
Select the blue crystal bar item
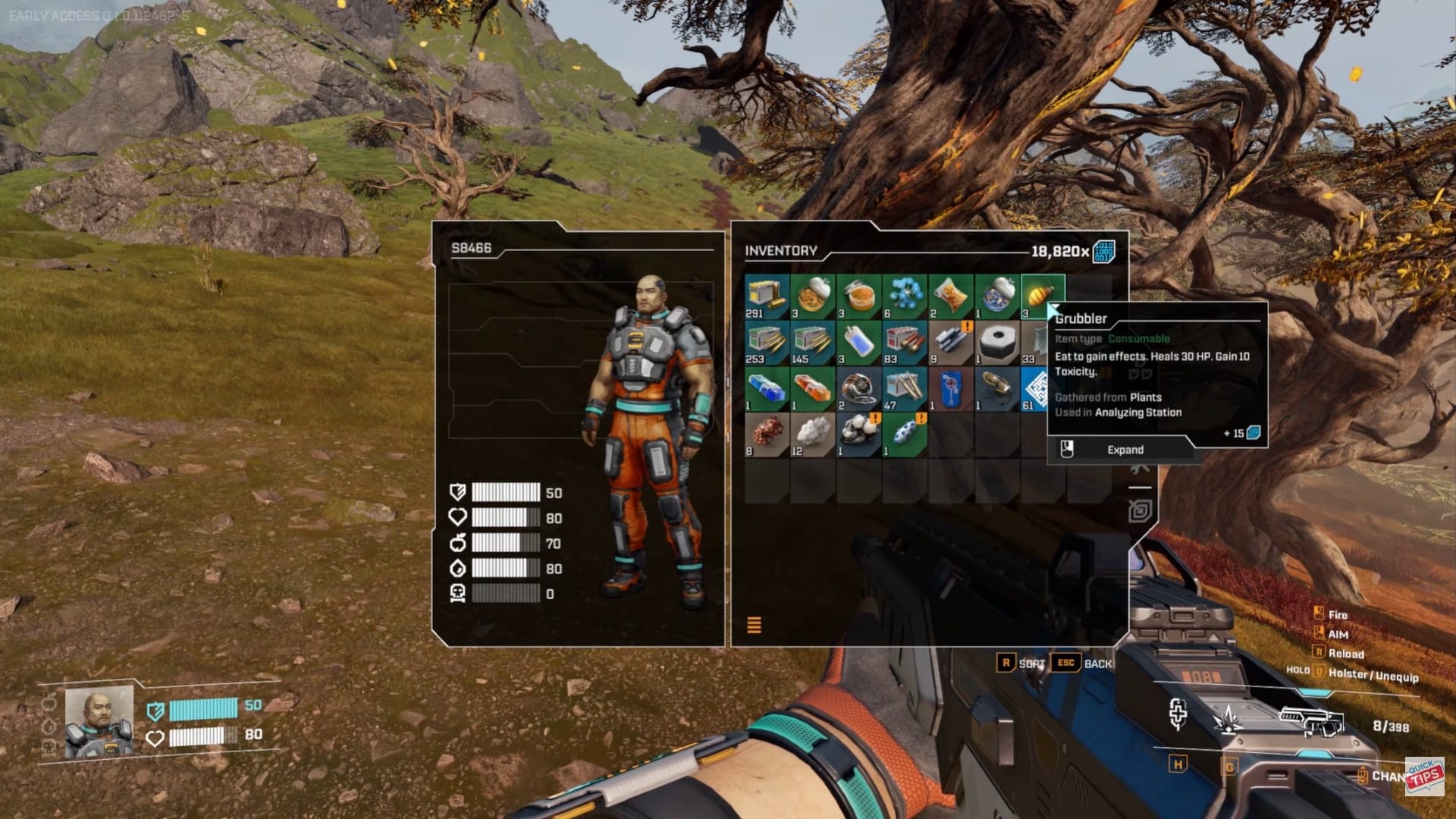click(767, 388)
